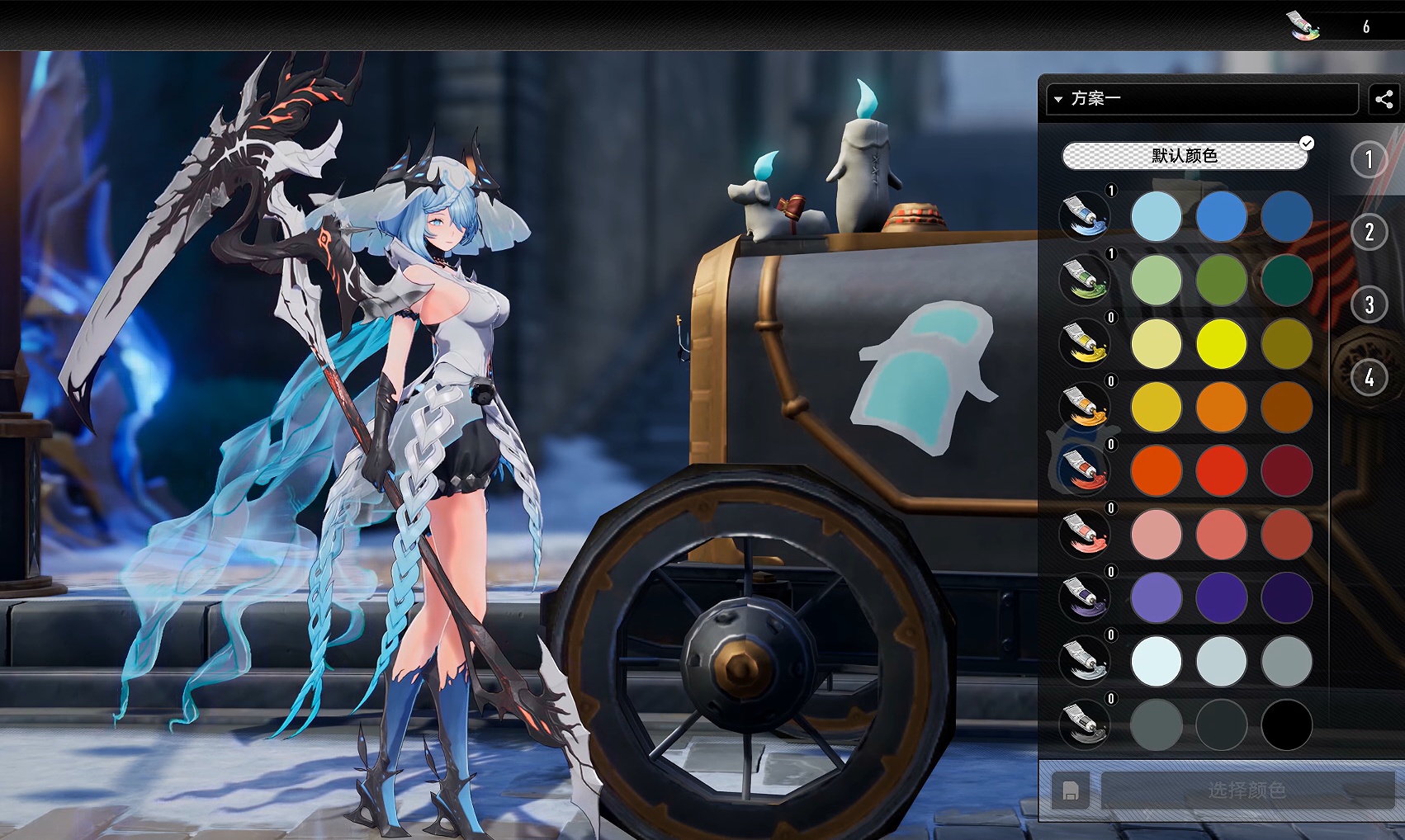Switch to dye slot tab 3
The width and height of the screenshot is (1405, 840).
[1369, 304]
